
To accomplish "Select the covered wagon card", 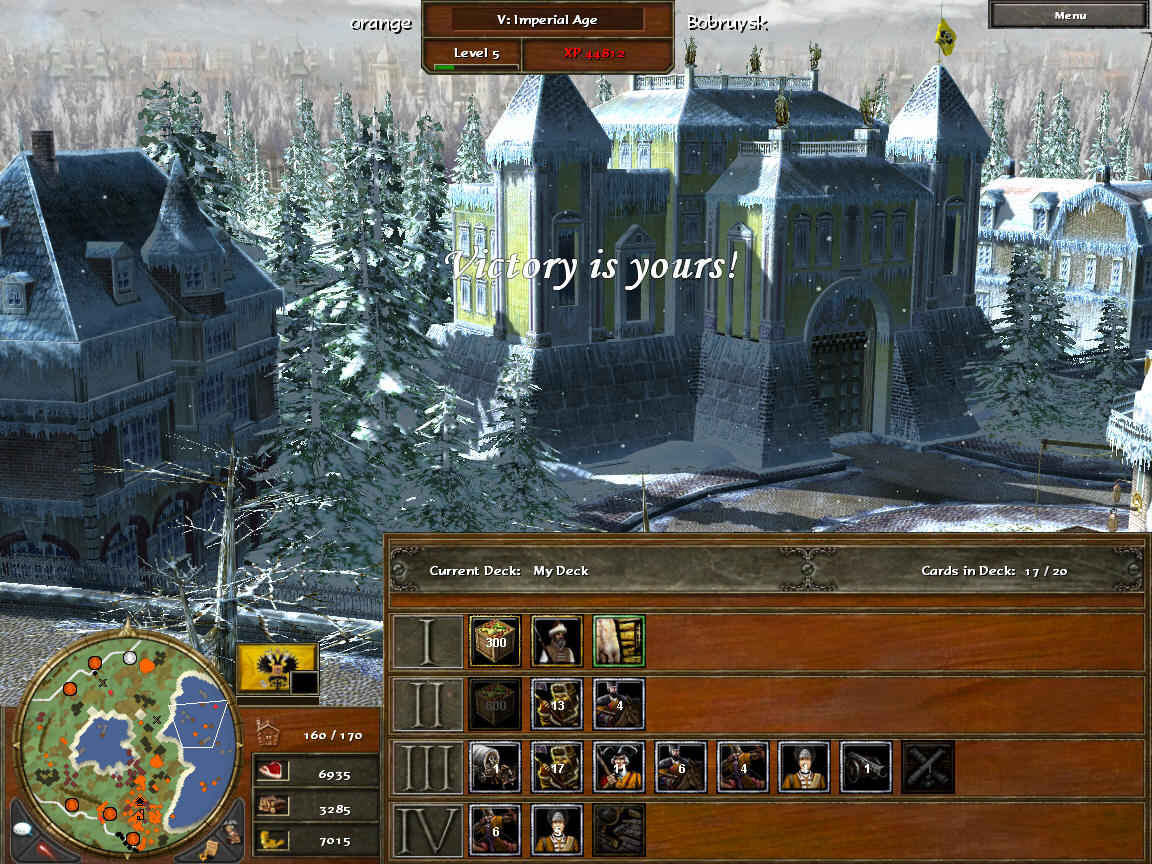I will [495, 767].
